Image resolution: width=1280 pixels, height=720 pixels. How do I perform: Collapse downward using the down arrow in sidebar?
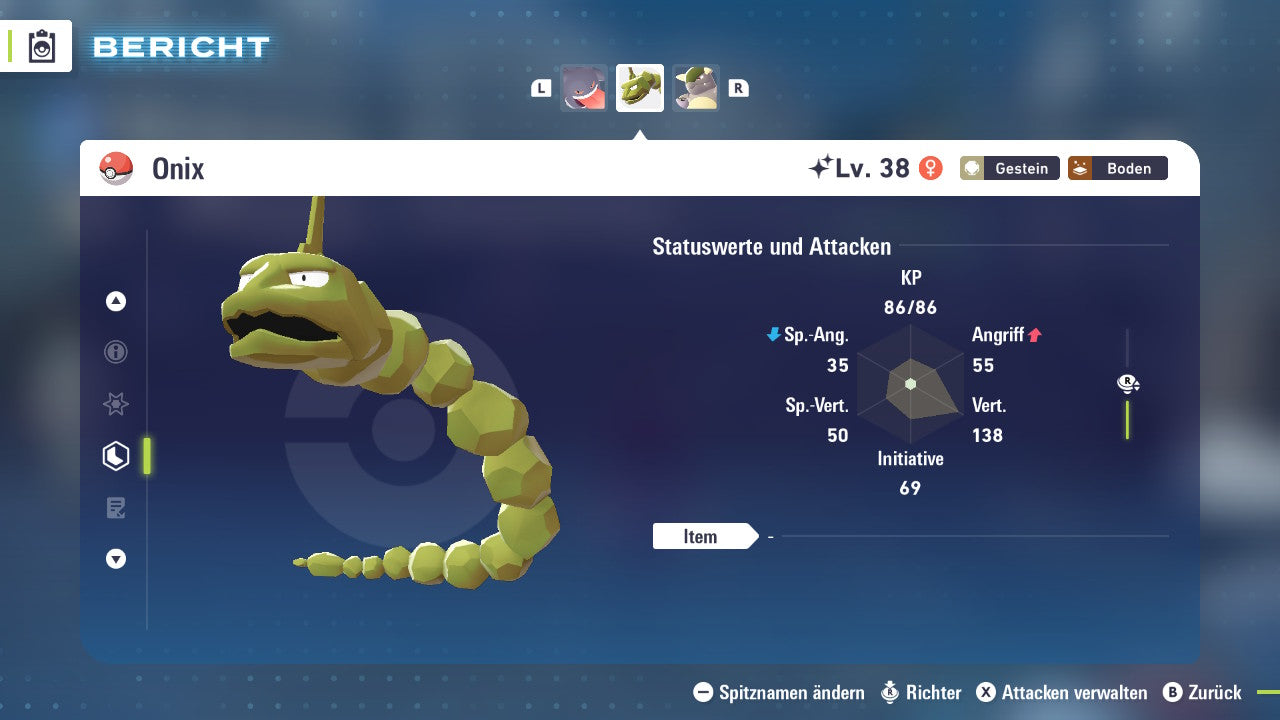(x=116, y=559)
